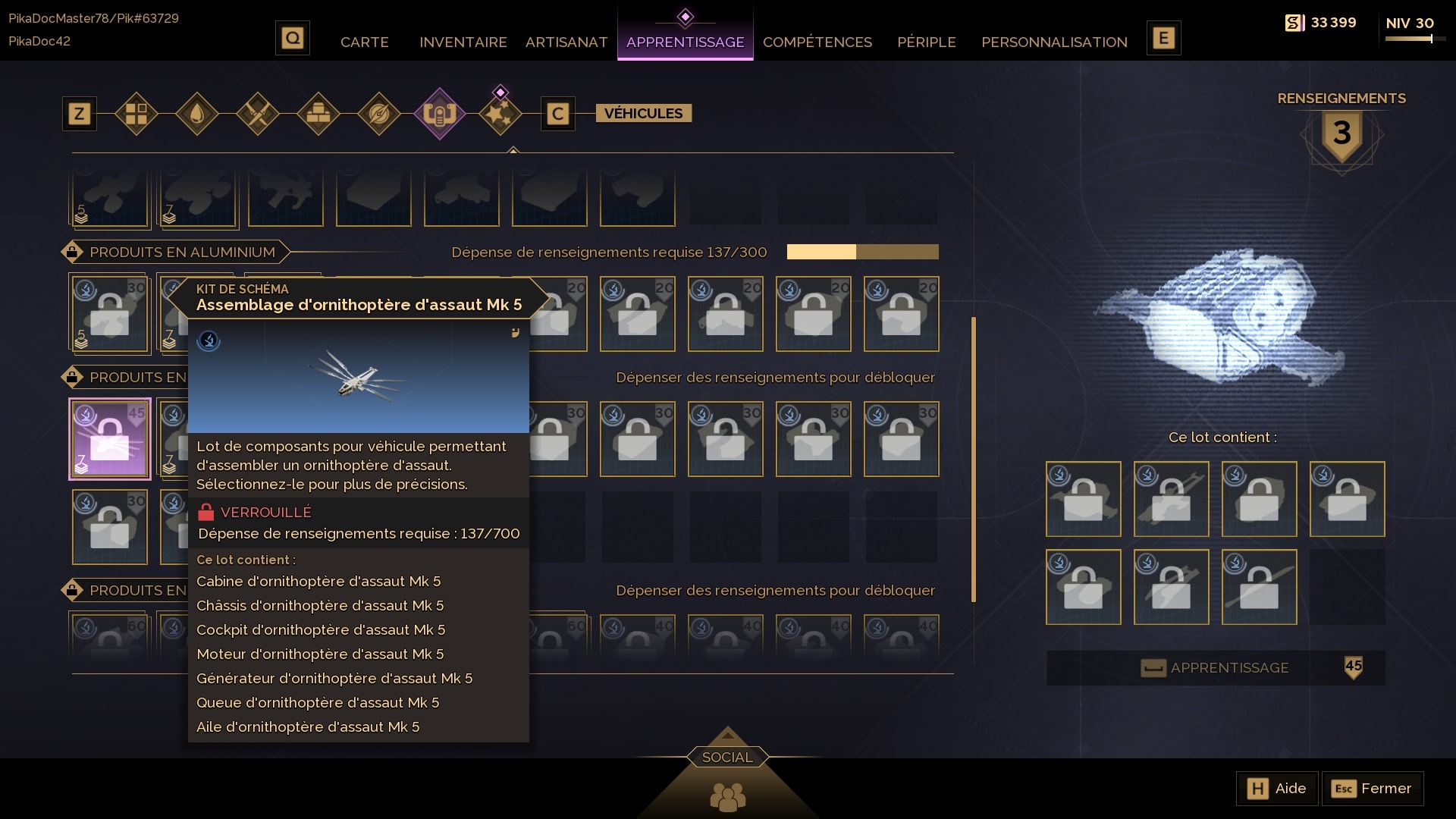Select the crossed blades combat category
Image resolution: width=1456 pixels, height=819 pixels.
click(258, 114)
